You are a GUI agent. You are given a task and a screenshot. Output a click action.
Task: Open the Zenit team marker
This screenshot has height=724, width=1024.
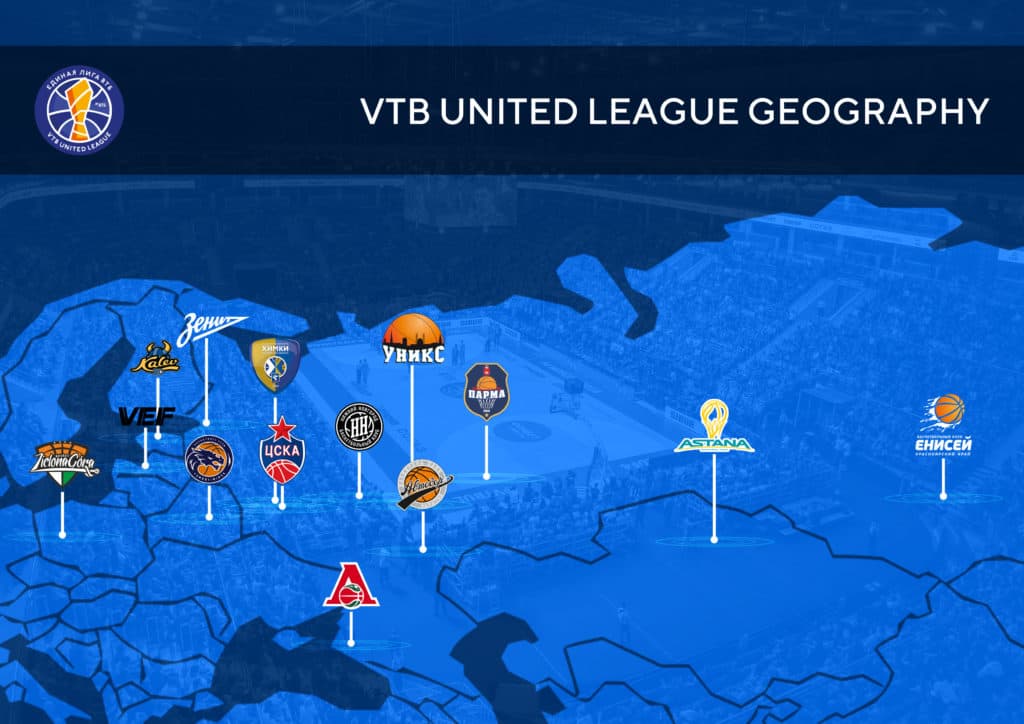click(x=211, y=328)
